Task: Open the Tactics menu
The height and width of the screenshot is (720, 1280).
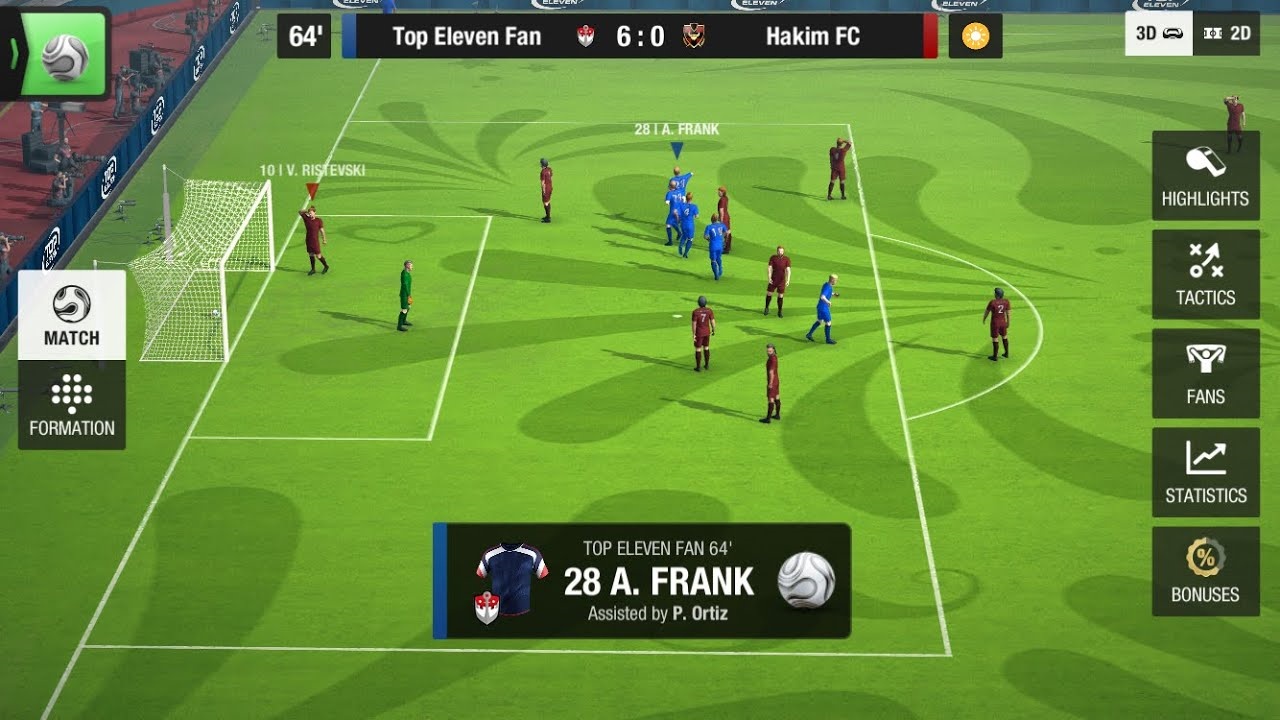Action: (x=1205, y=275)
